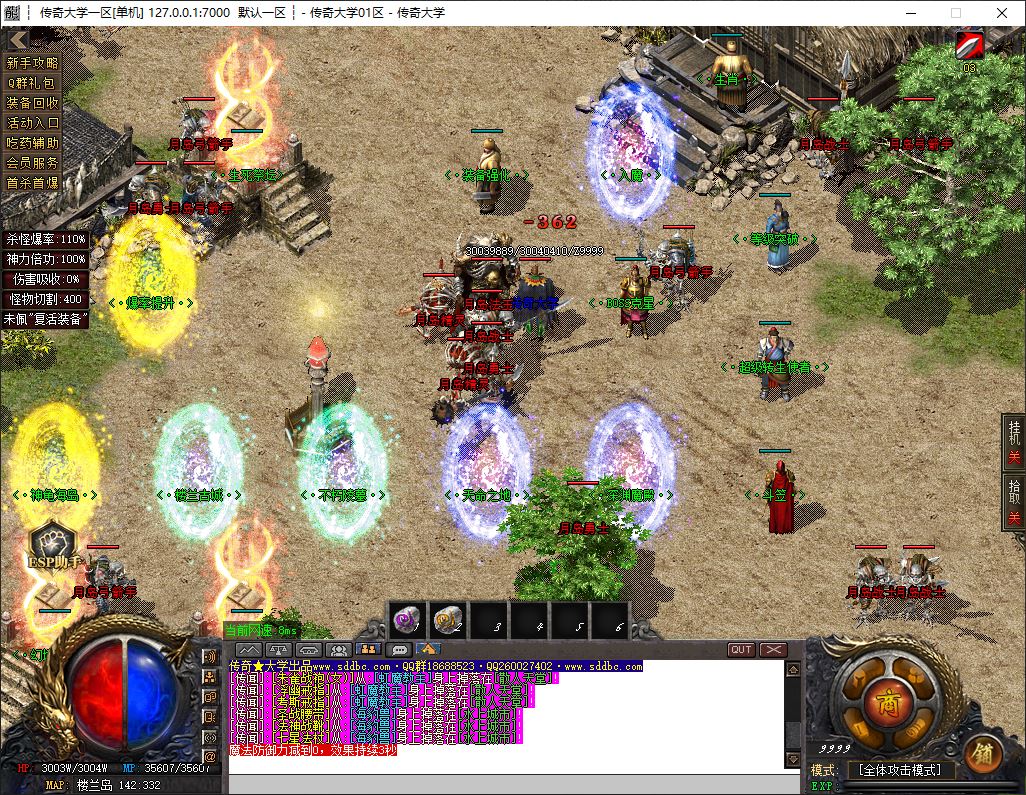Click the speech bubble chat button

coord(398,650)
